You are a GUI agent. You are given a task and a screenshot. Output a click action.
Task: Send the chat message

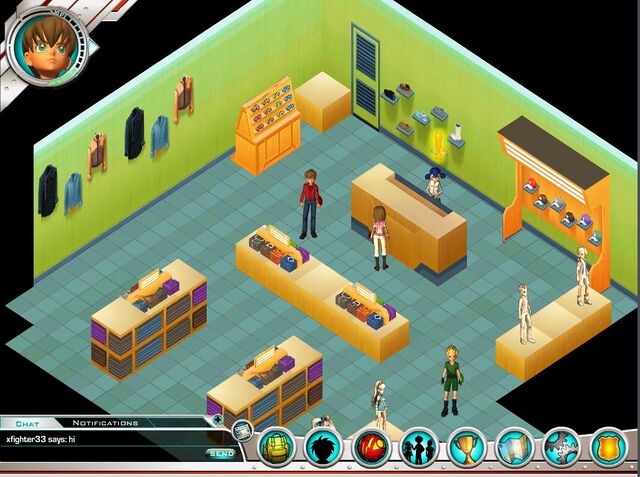[221, 454]
